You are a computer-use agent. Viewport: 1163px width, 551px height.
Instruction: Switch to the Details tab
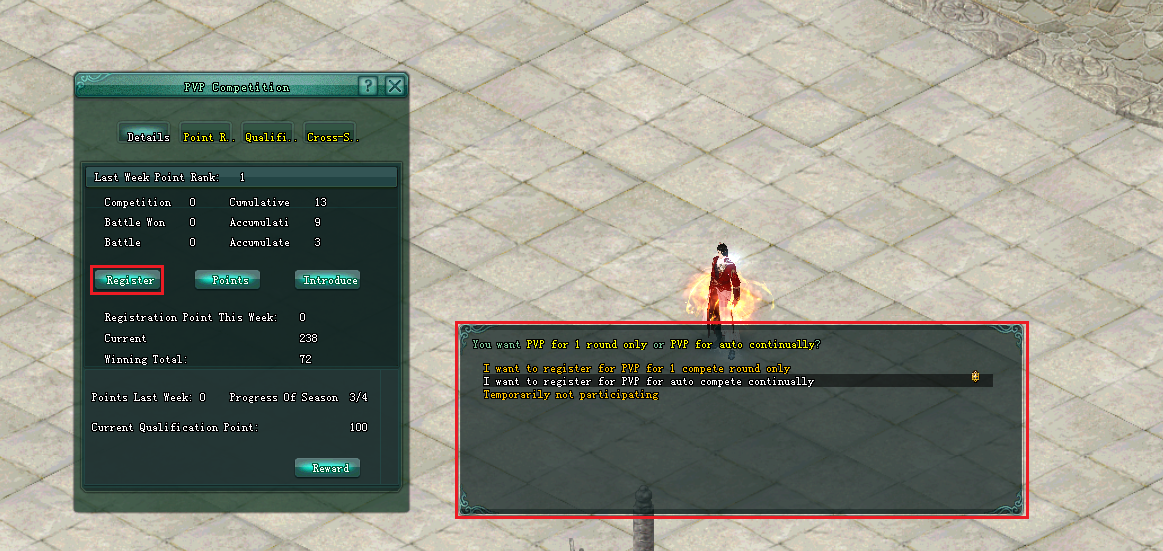click(x=146, y=136)
